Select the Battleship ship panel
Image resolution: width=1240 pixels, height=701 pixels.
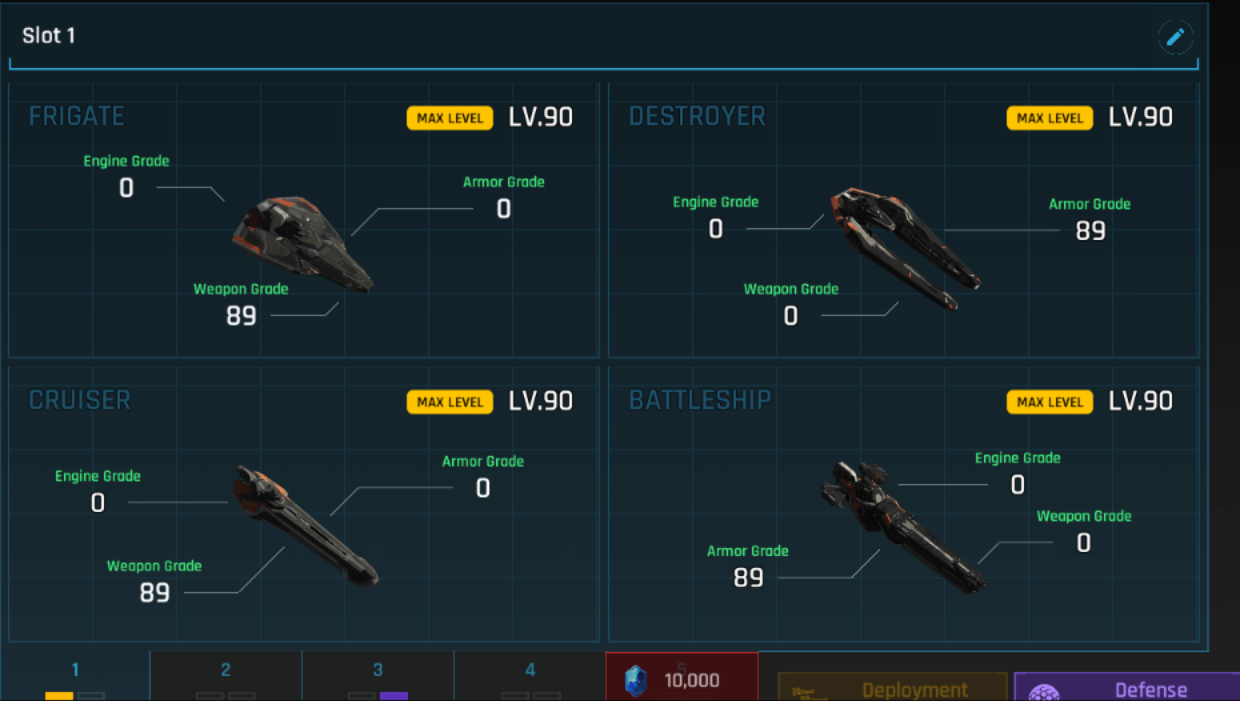[903, 504]
